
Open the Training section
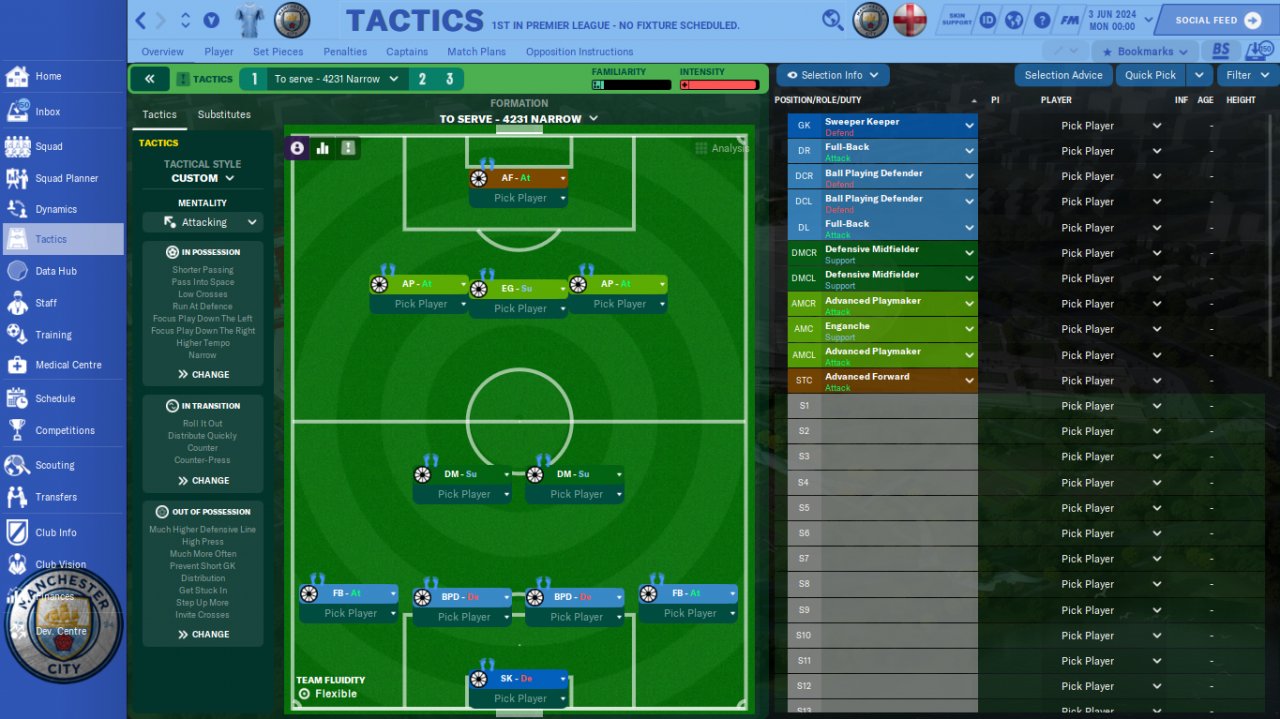(53, 335)
